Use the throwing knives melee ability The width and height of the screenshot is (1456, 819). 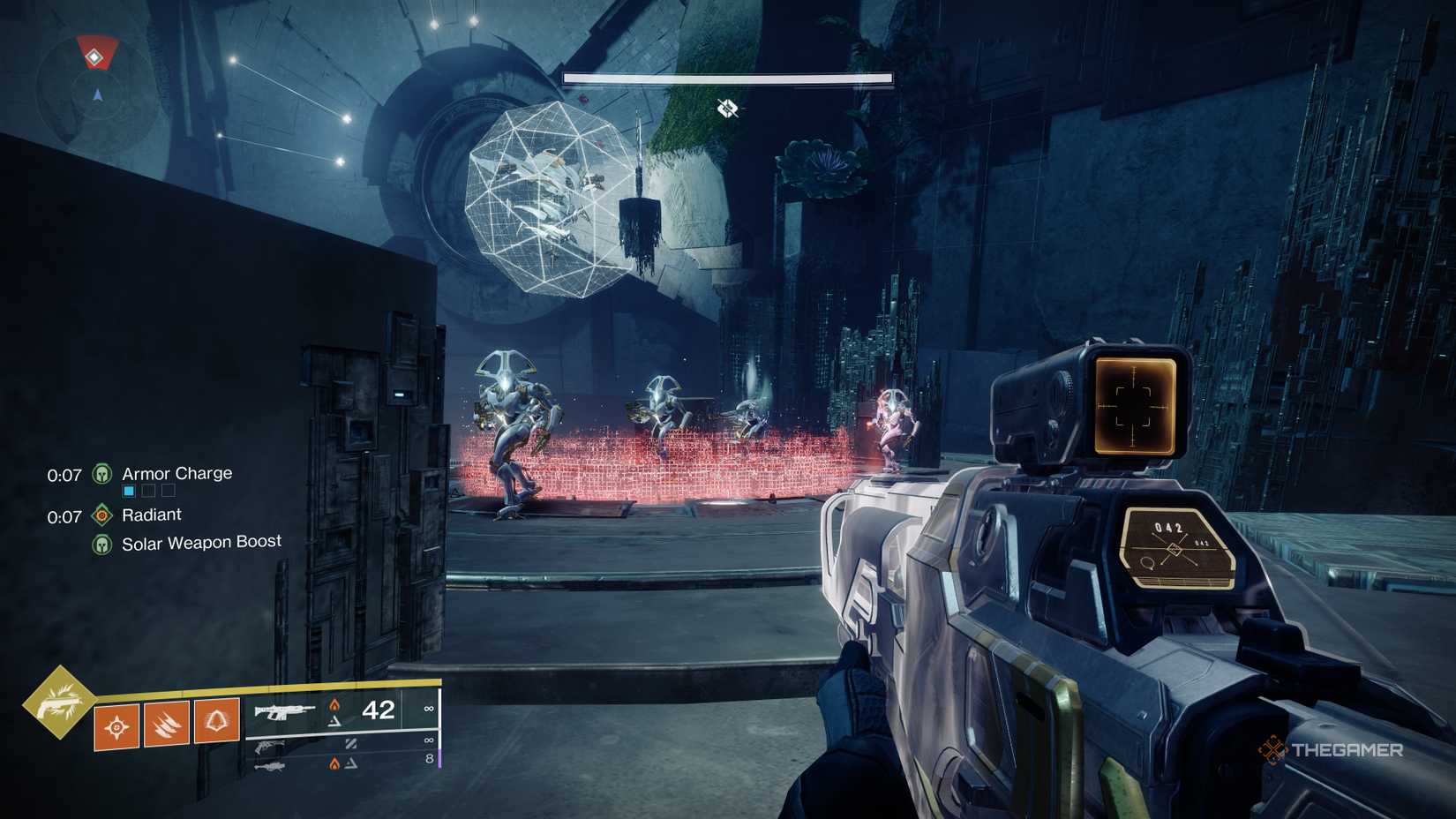point(167,725)
